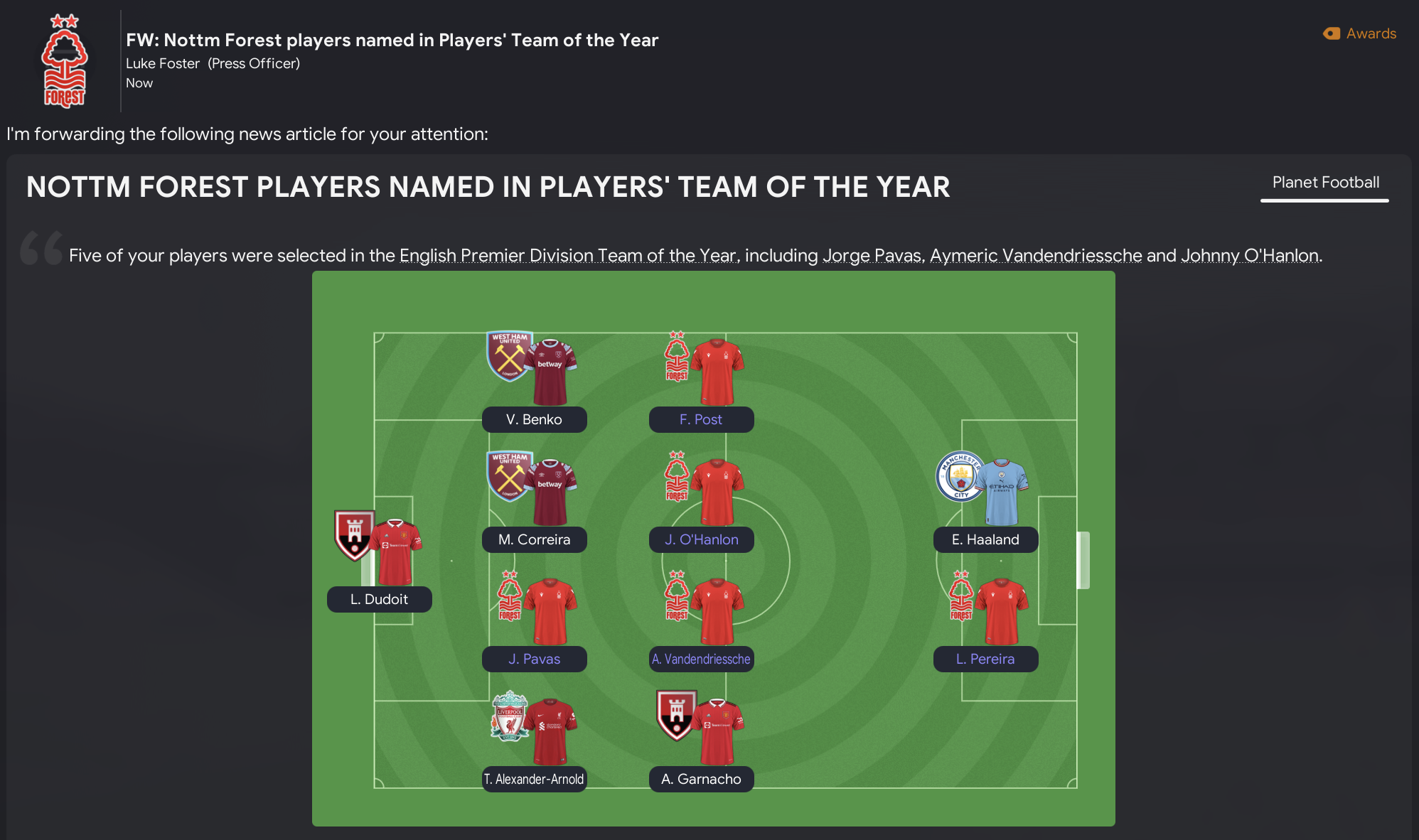
Task: Open Aymeric Vandendriessche link in article text
Action: click(1036, 256)
